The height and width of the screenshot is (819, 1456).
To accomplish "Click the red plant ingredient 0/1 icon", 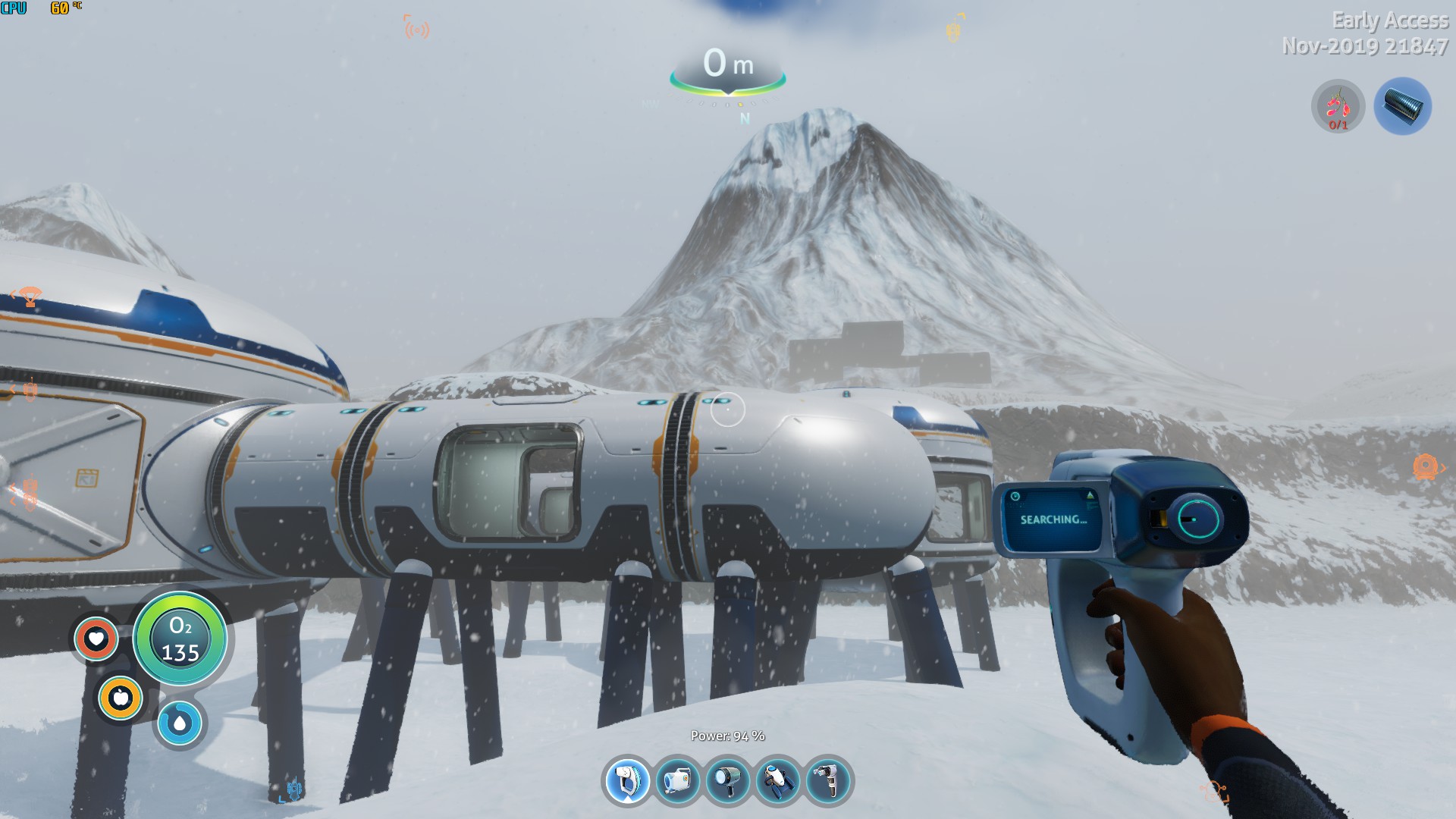I will tap(1338, 107).
